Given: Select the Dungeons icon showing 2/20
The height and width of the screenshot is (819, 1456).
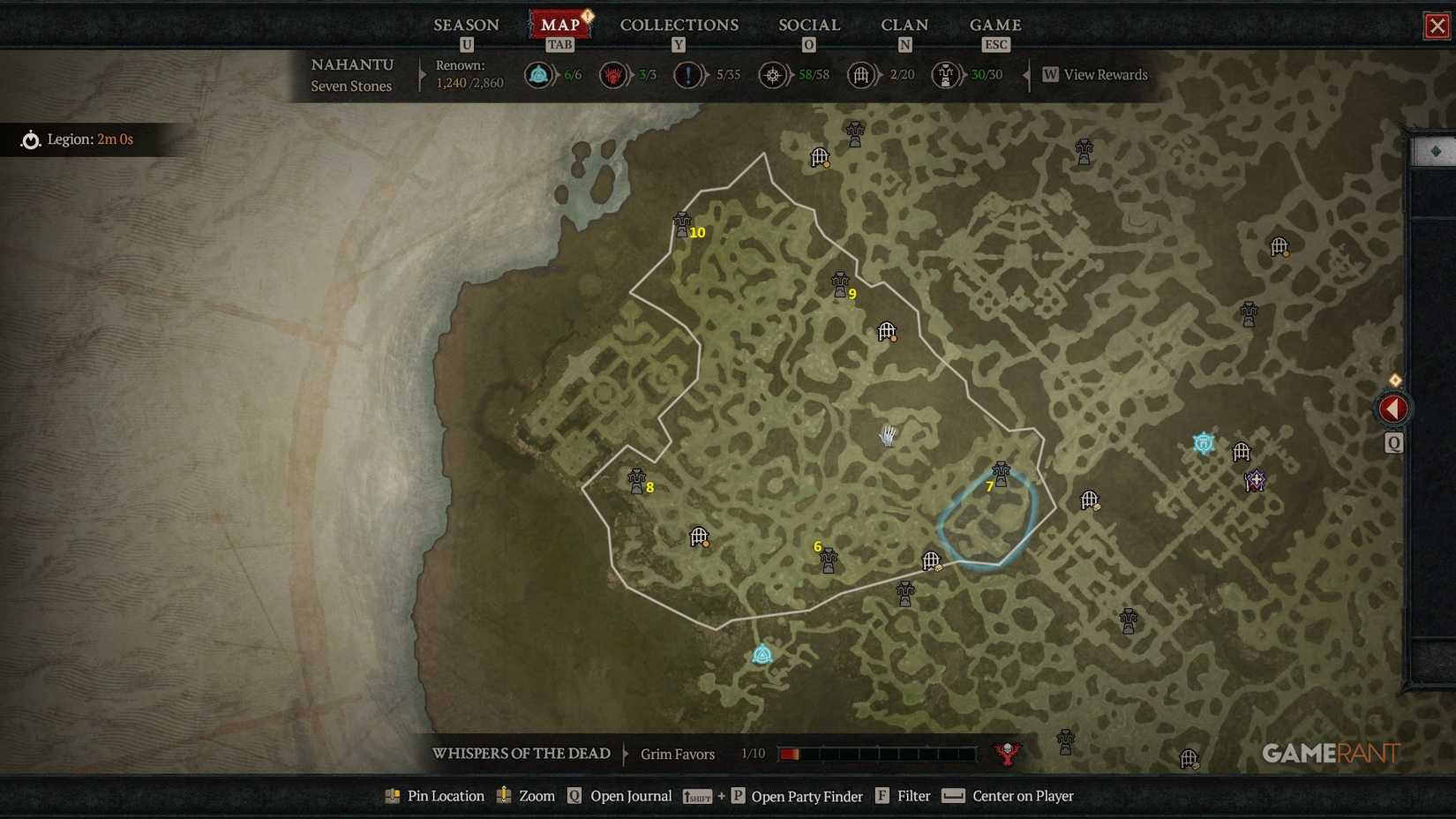Looking at the screenshot, I should (x=860, y=75).
